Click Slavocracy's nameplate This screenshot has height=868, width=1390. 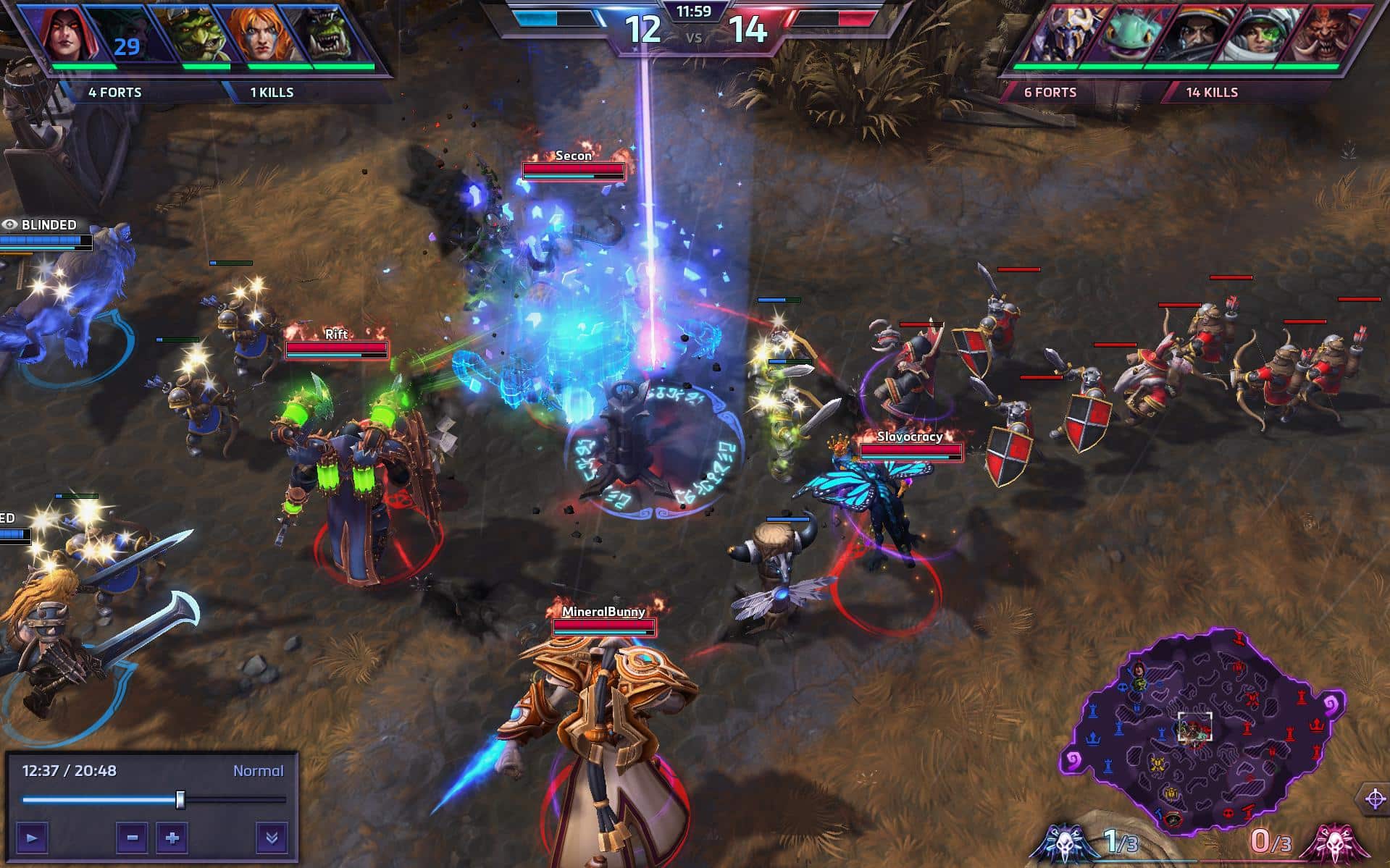tap(908, 437)
